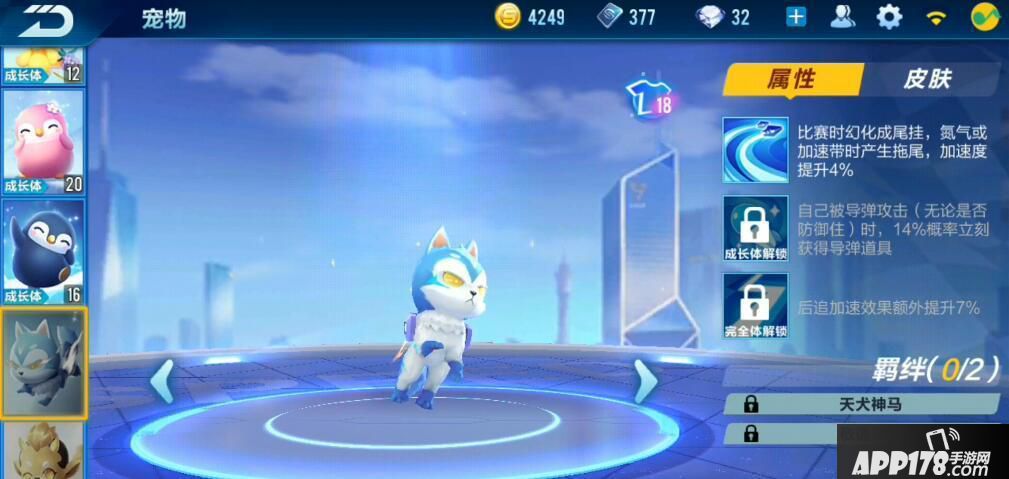Select the grey wolf pet thumbnail
This screenshot has height=479, width=1009.
click(43, 362)
